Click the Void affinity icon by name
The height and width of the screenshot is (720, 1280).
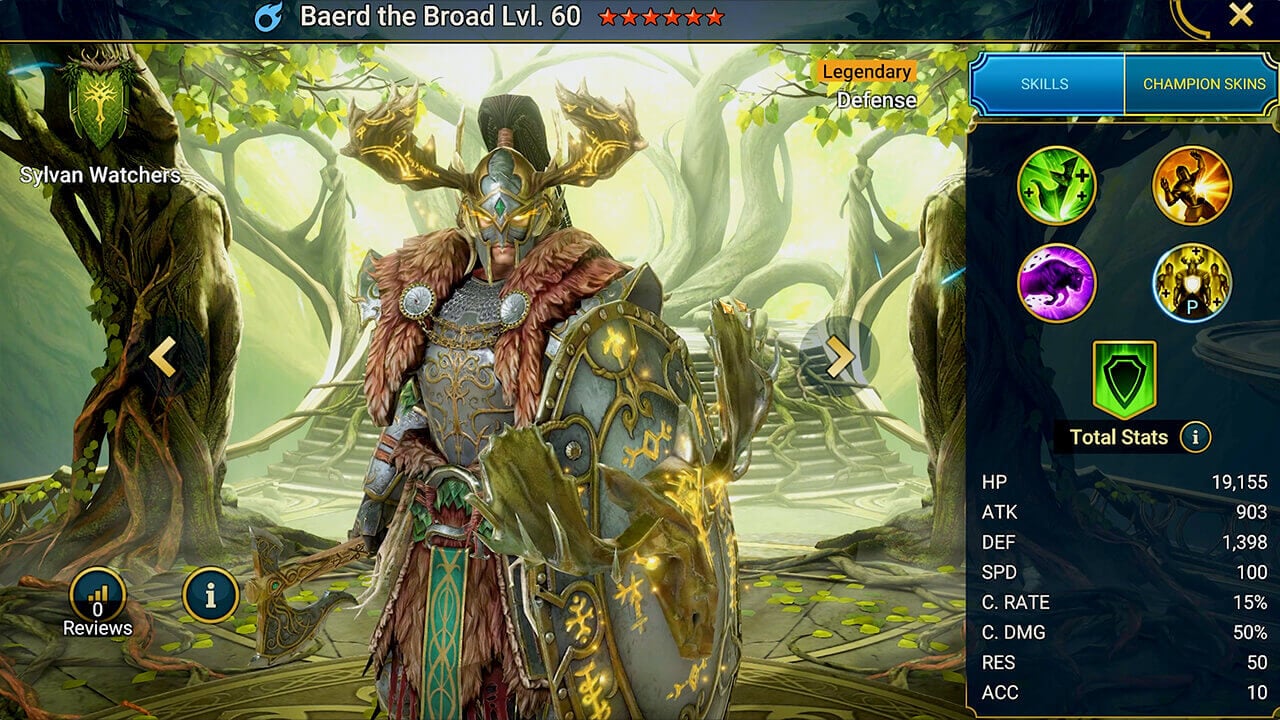tap(268, 17)
